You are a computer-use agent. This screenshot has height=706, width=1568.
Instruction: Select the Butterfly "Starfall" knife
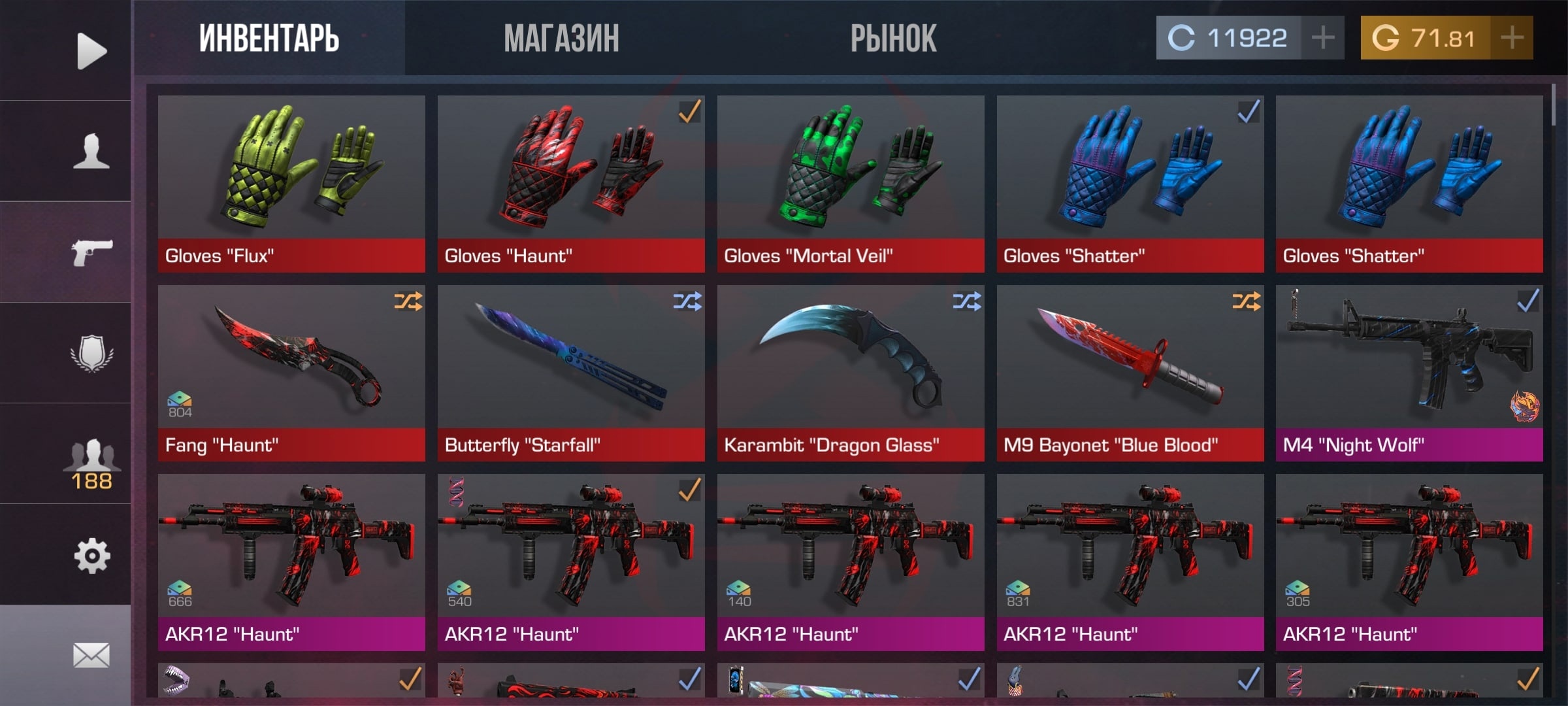(x=570, y=373)
